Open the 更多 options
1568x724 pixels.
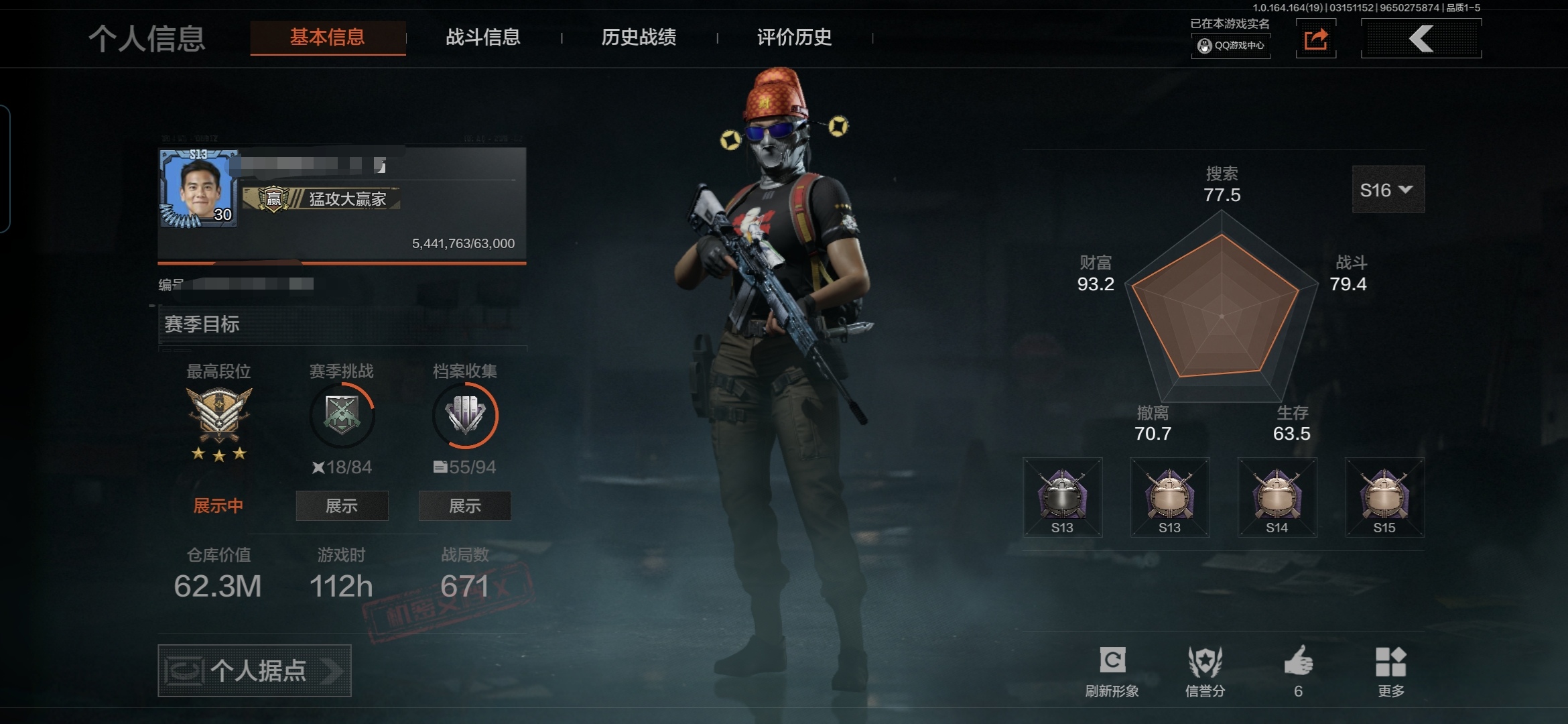[x=1390, y=662]
